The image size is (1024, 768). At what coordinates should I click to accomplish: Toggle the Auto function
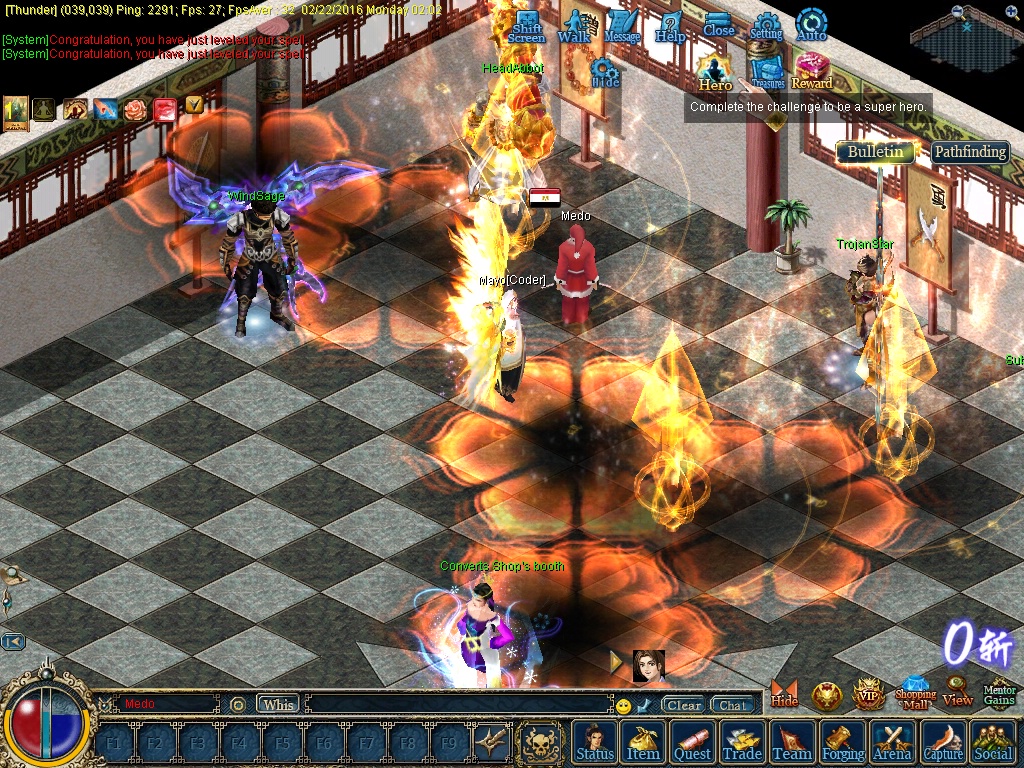[x=811, y=26]
